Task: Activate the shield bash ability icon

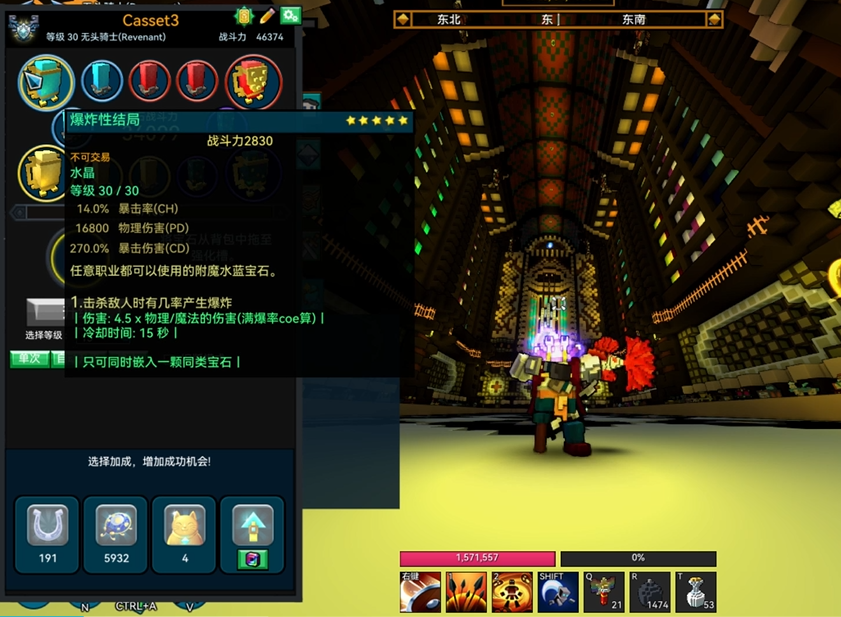Action: [420, 592]
